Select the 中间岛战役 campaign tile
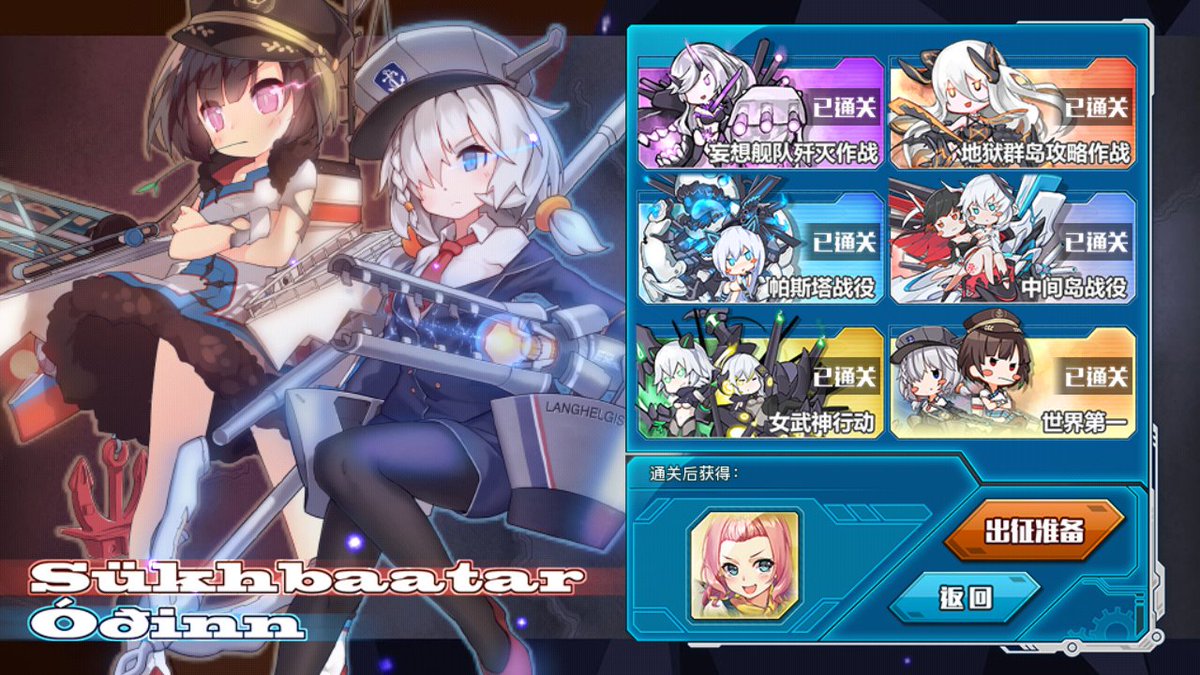 tap(1012, 247)
